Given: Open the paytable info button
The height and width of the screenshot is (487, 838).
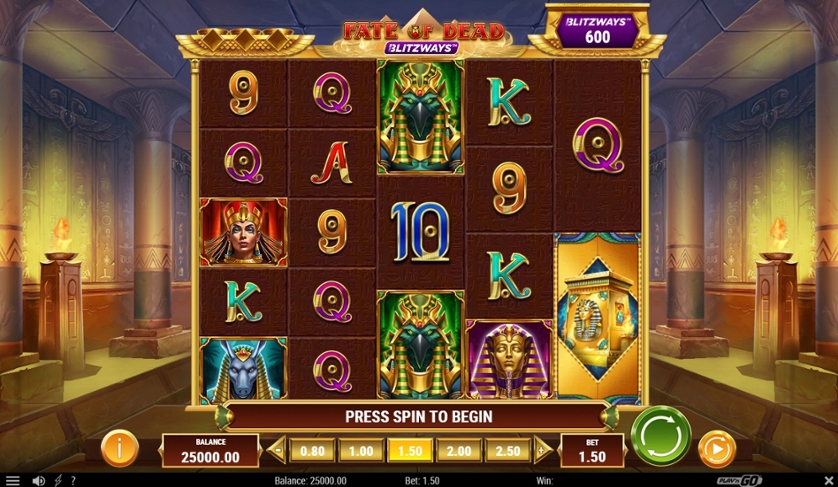Looking at the screenshot, I should (x=119, y=448).
